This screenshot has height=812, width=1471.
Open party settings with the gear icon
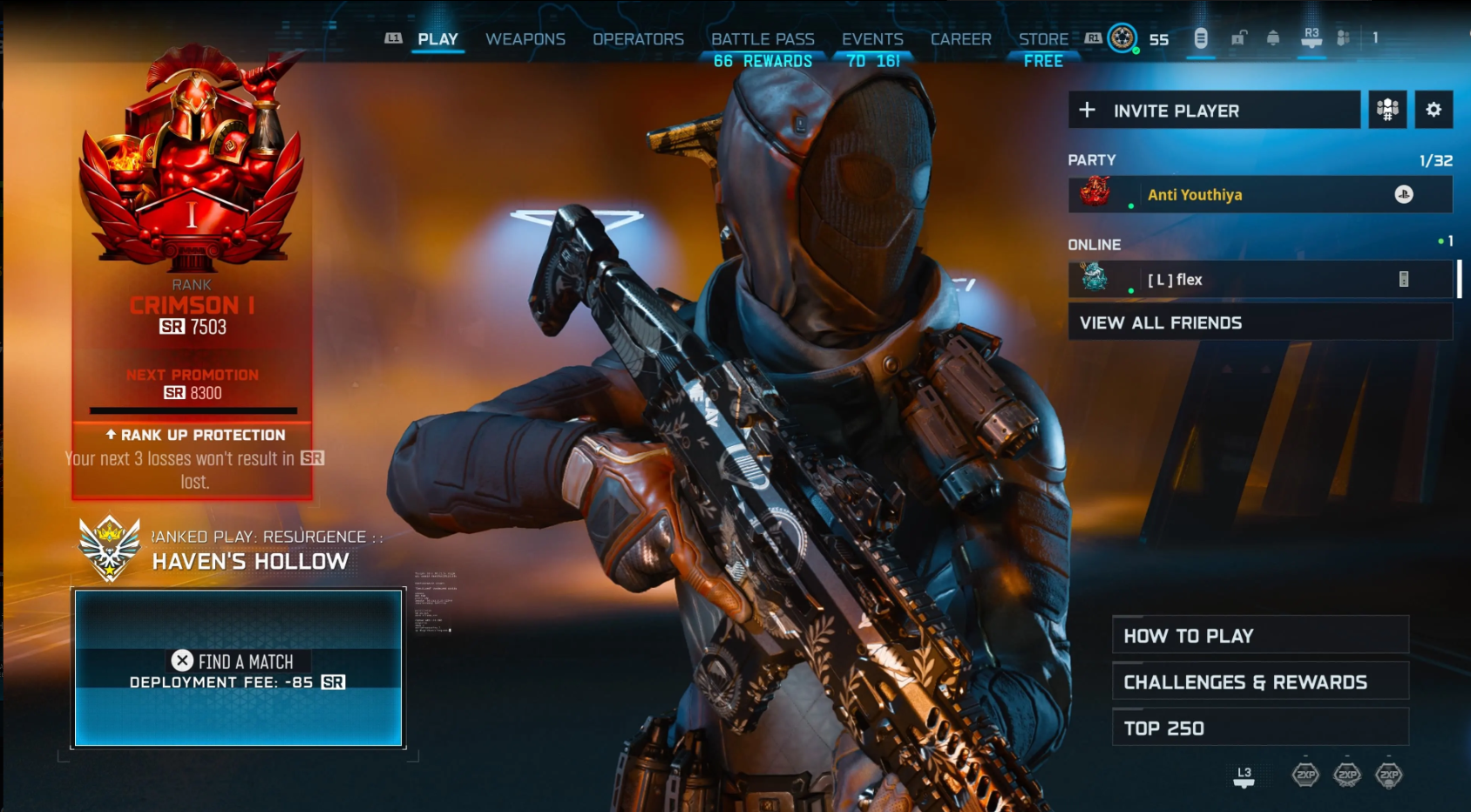click(1434, 109)
